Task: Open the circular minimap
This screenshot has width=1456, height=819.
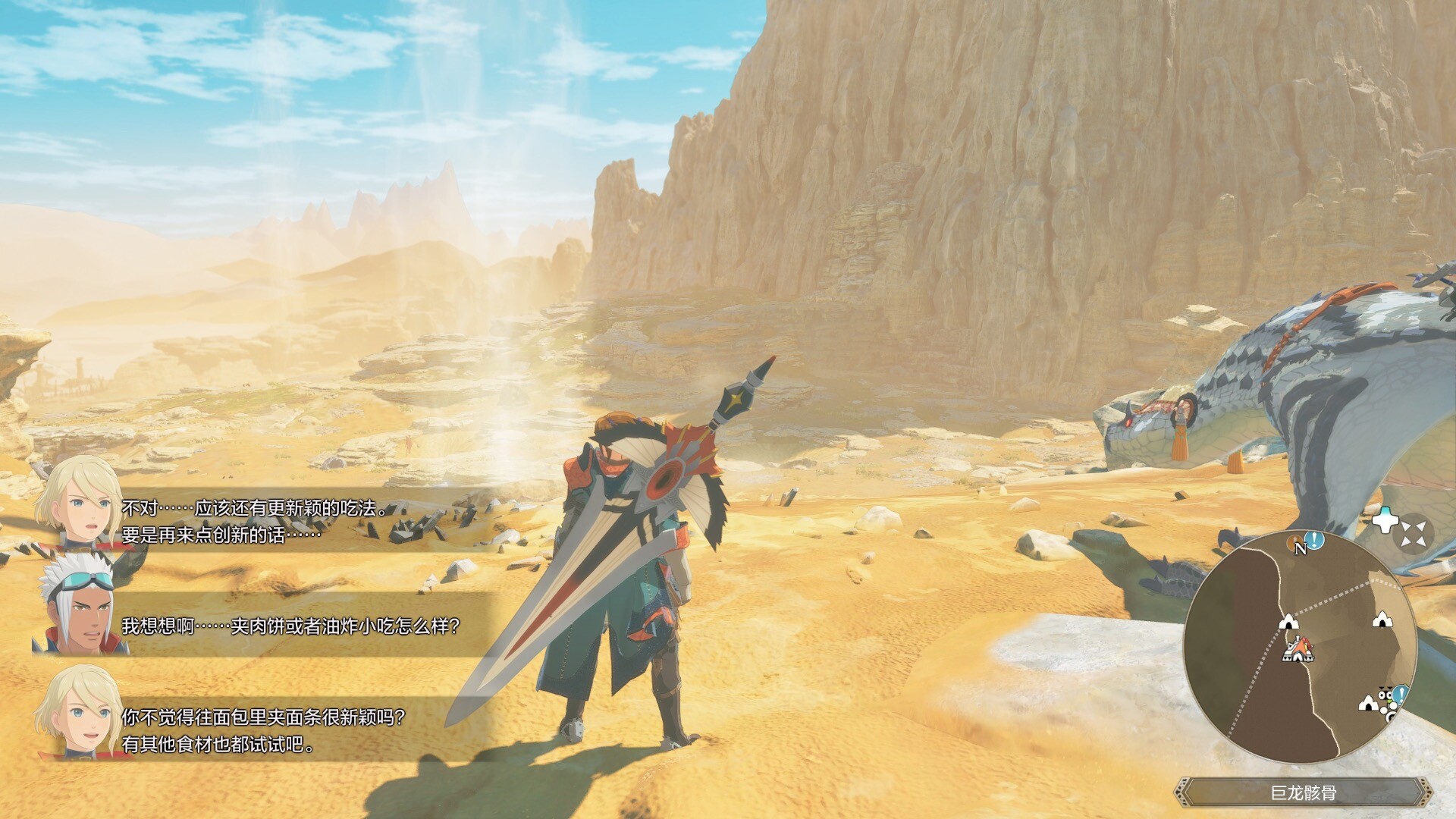Action: click(1301, 647)
